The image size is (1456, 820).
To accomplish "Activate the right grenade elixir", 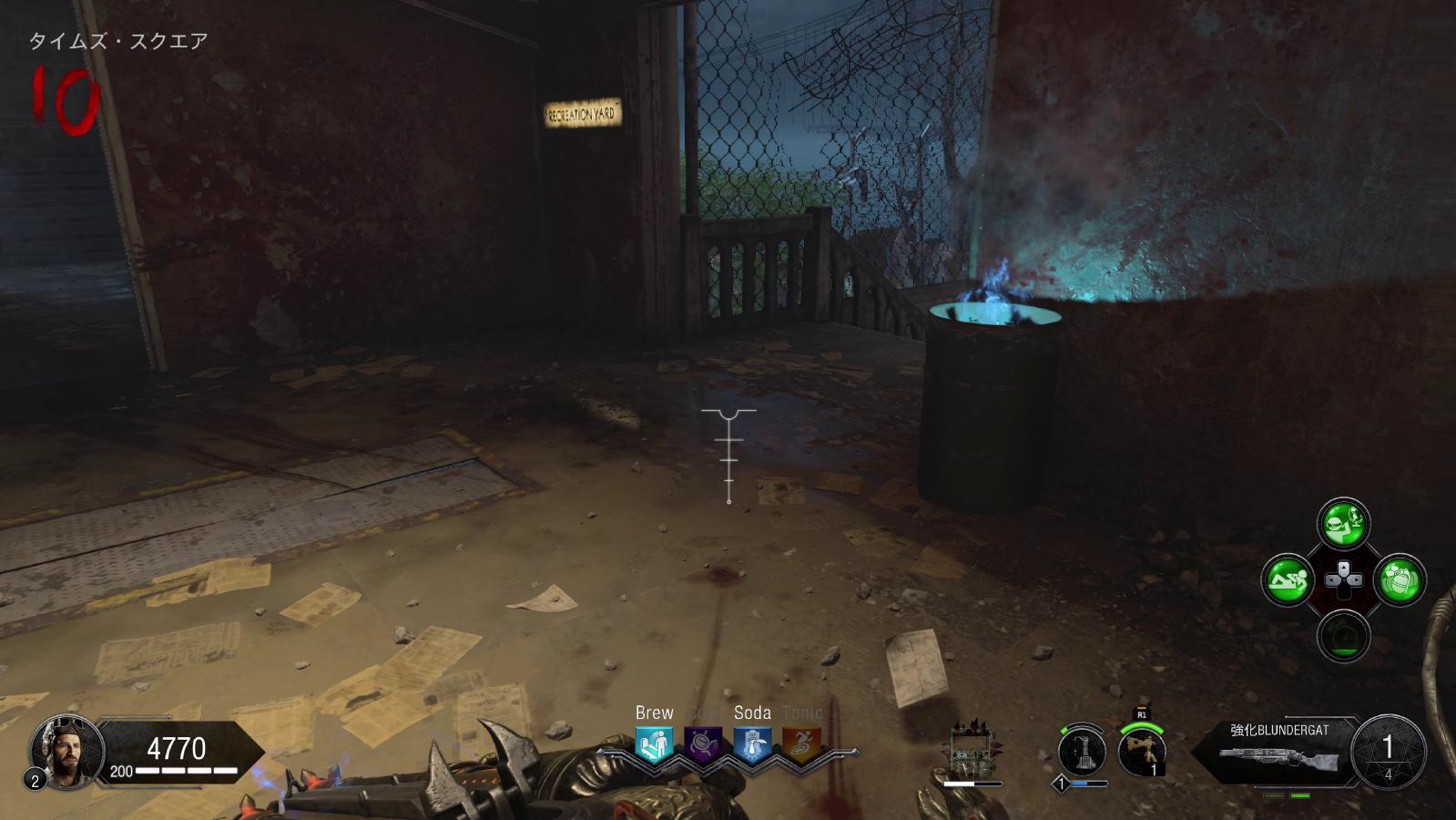I will (1399, 579).
